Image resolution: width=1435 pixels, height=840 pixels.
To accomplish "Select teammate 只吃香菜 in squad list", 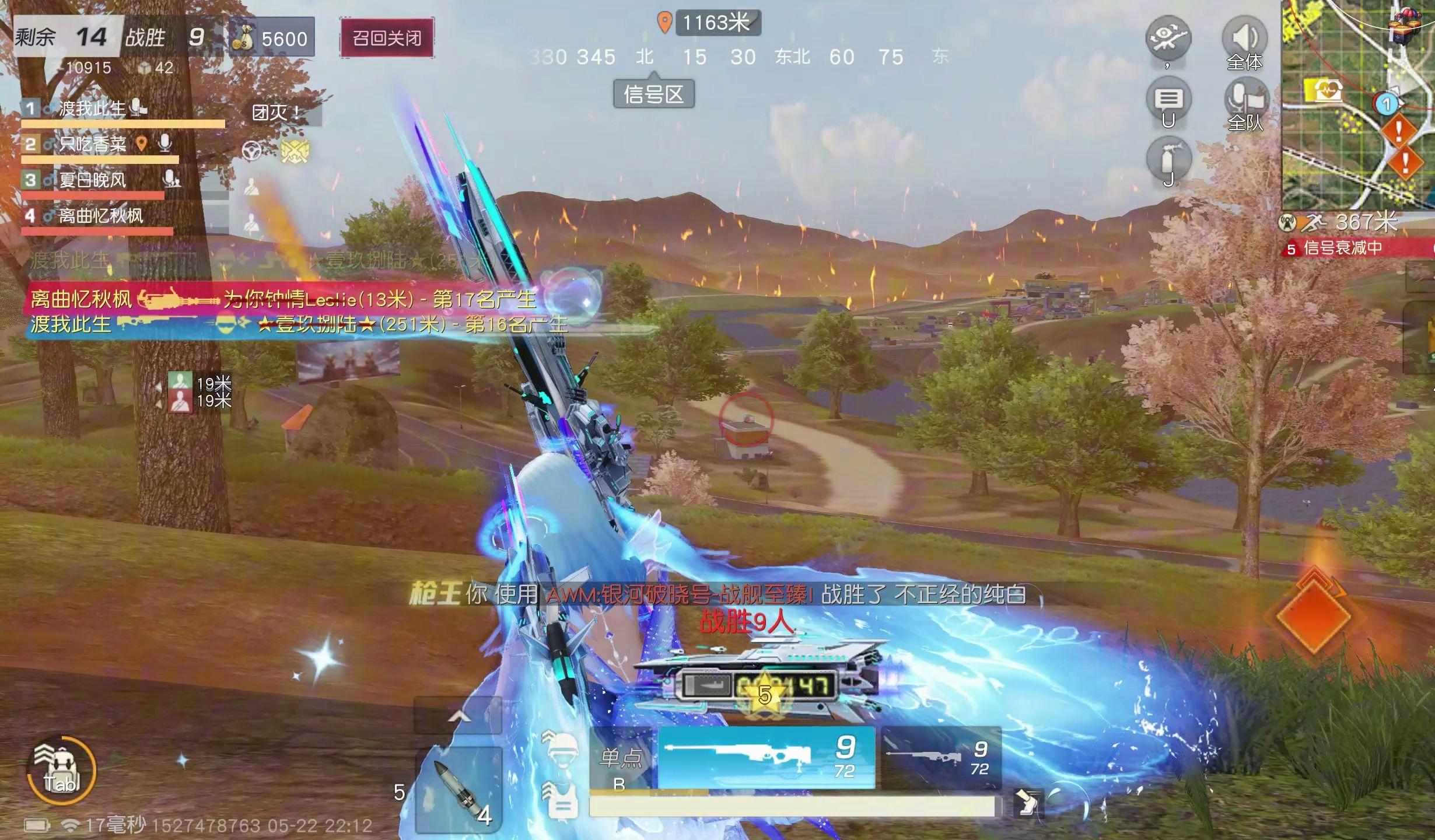I will (92, 144).
